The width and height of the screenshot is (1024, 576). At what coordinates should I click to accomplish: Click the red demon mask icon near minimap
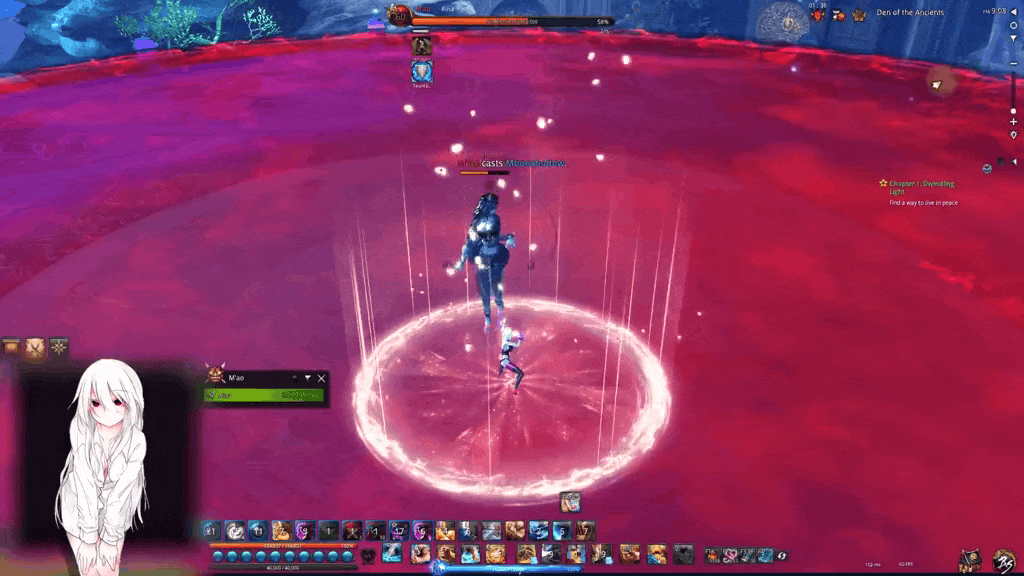pyautogui.click(x=817, y=15)
